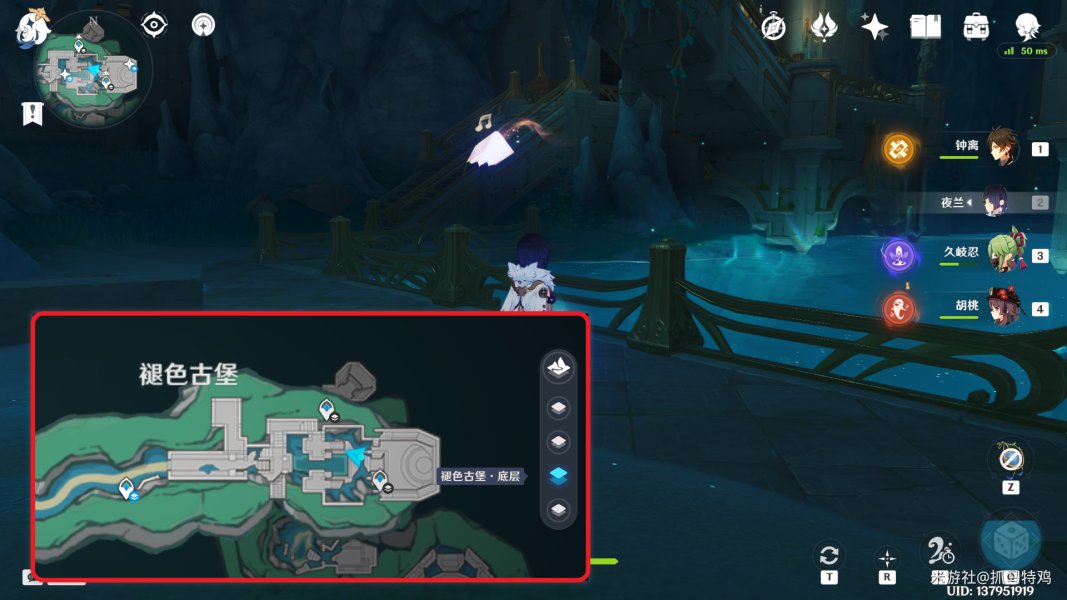Click the top layer selector stack icon
Screen dimensions: 1067x600
[x=558, y=367]
